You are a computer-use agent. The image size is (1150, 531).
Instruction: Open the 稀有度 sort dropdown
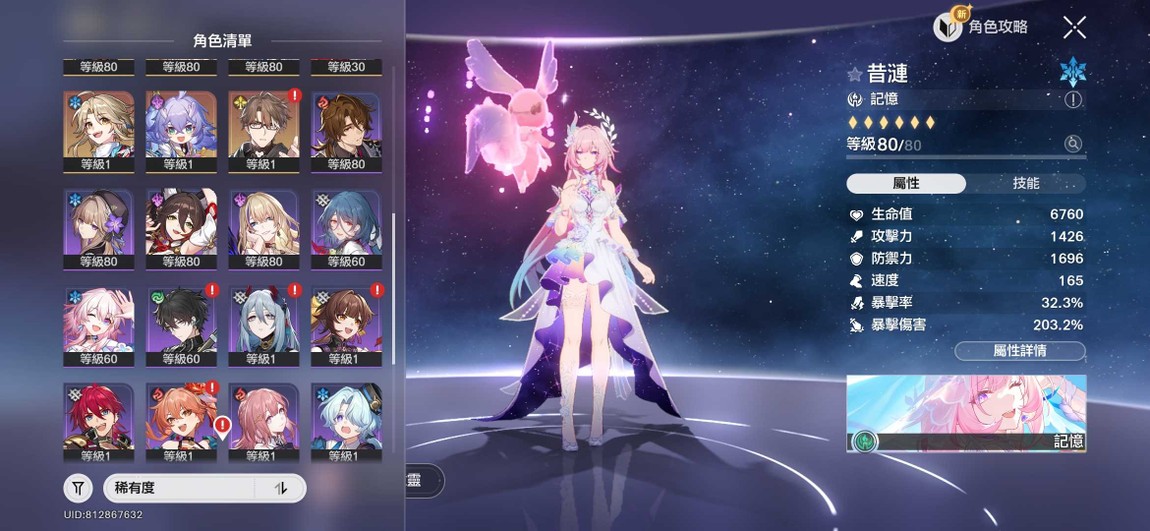pos(182,488)
